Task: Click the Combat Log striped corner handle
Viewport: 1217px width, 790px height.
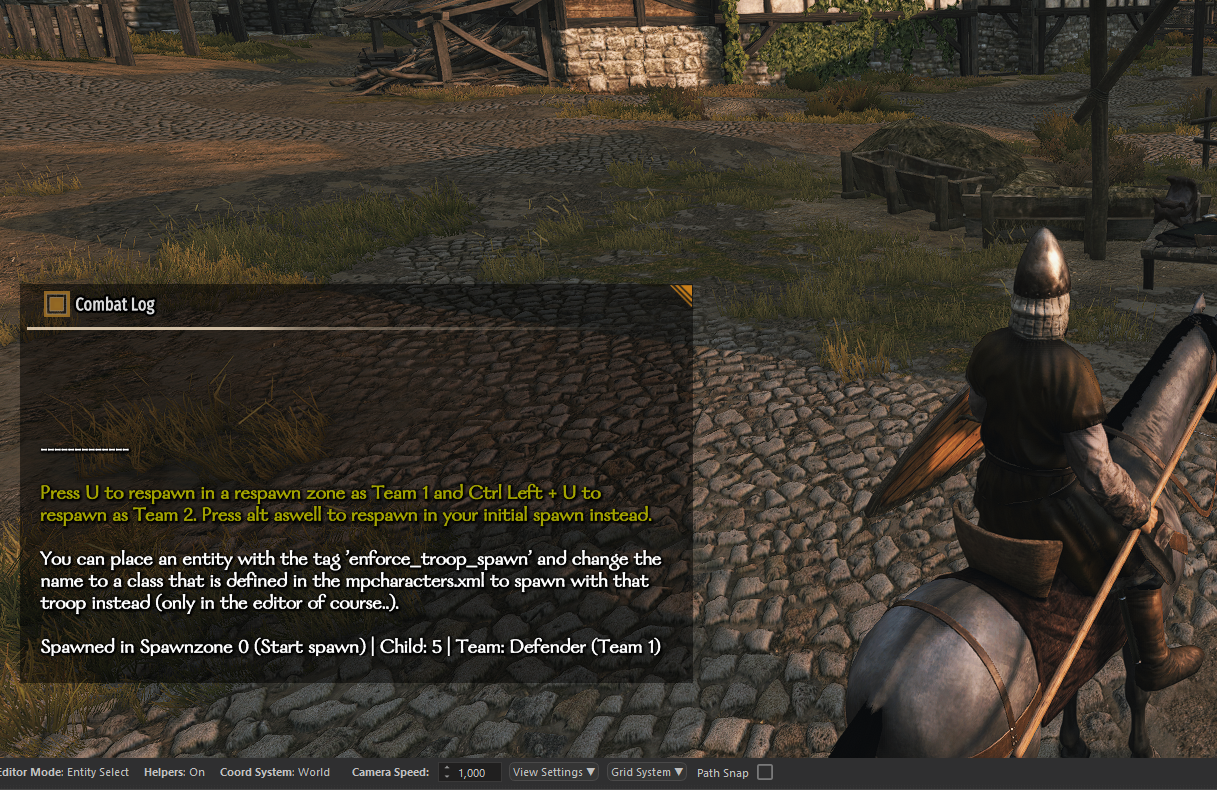Action: pos(682,294)
